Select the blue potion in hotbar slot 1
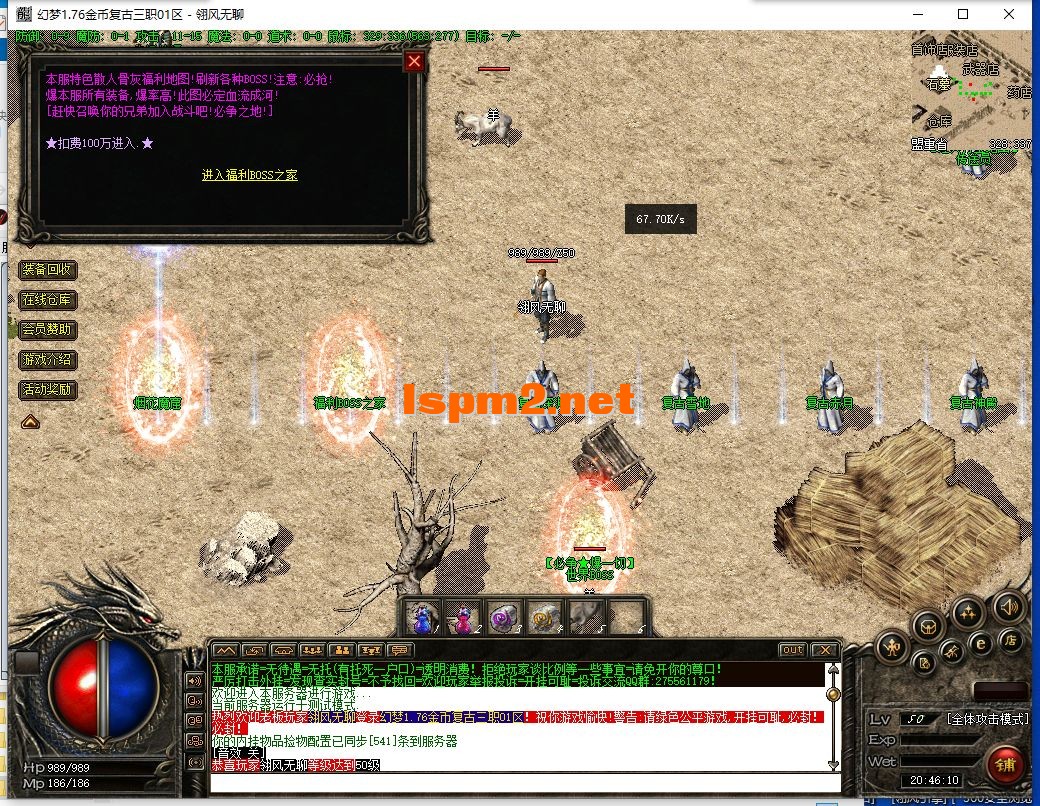 (422, 617)
